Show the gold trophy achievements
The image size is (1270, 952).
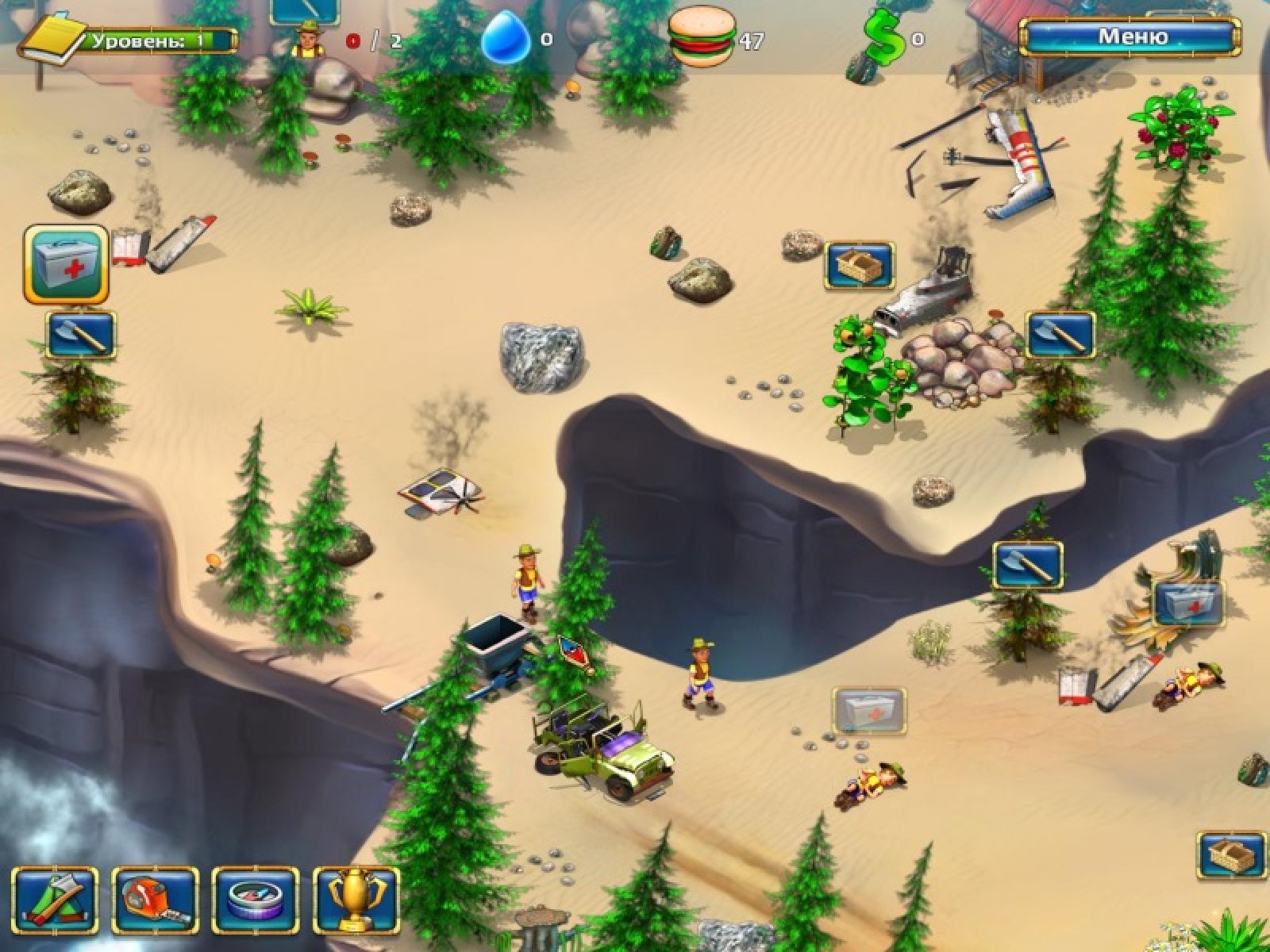point(356,900)
